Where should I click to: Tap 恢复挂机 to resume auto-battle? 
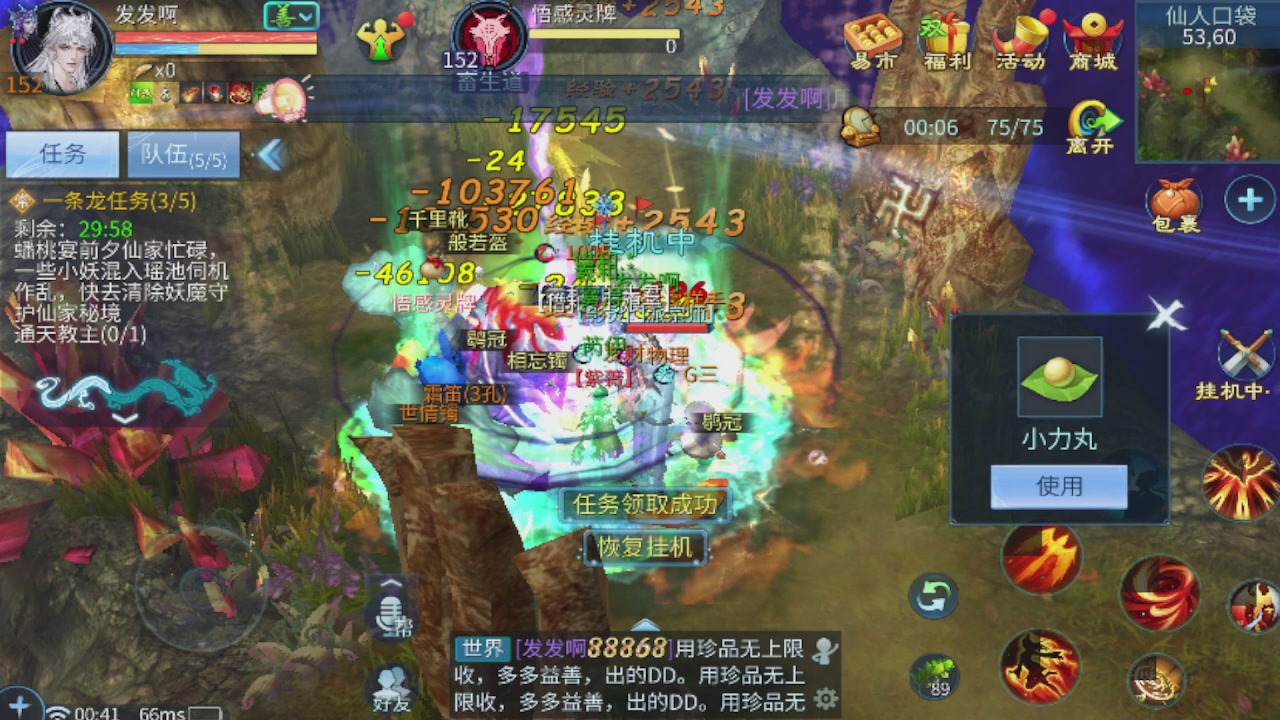click(644, 548)
